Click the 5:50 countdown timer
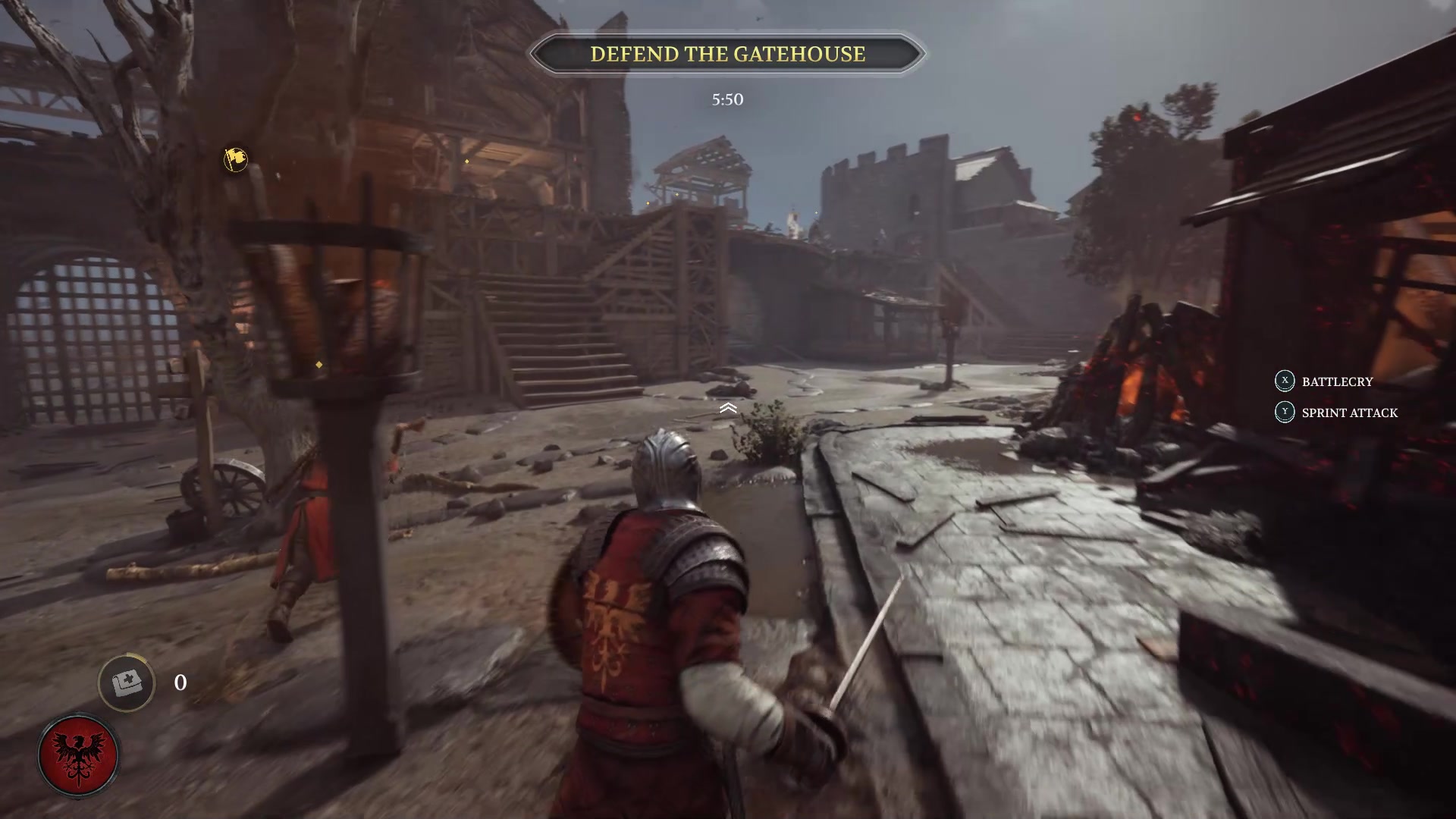 coord(727,99)
